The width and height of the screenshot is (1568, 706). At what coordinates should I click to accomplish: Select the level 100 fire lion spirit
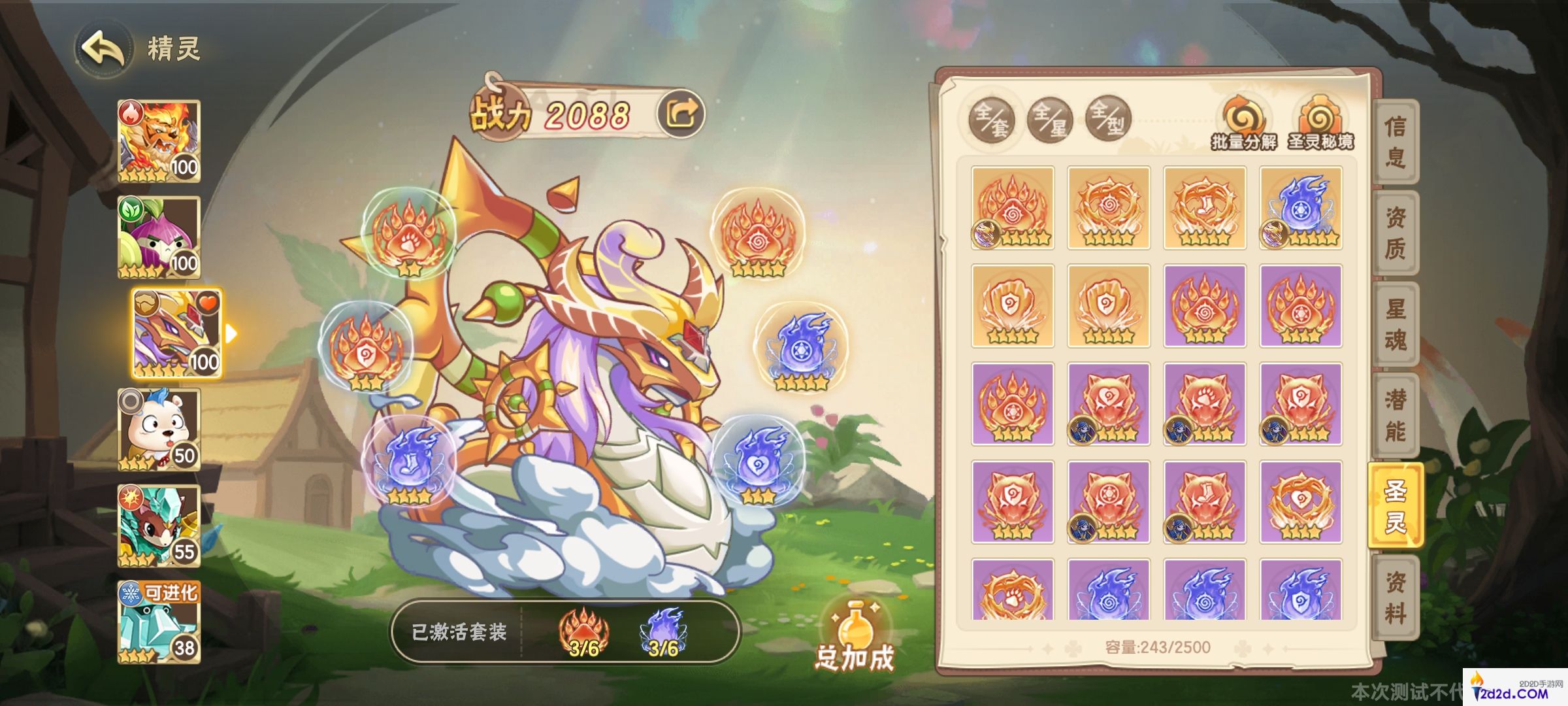pyautogui.click(x=159, y=141)
